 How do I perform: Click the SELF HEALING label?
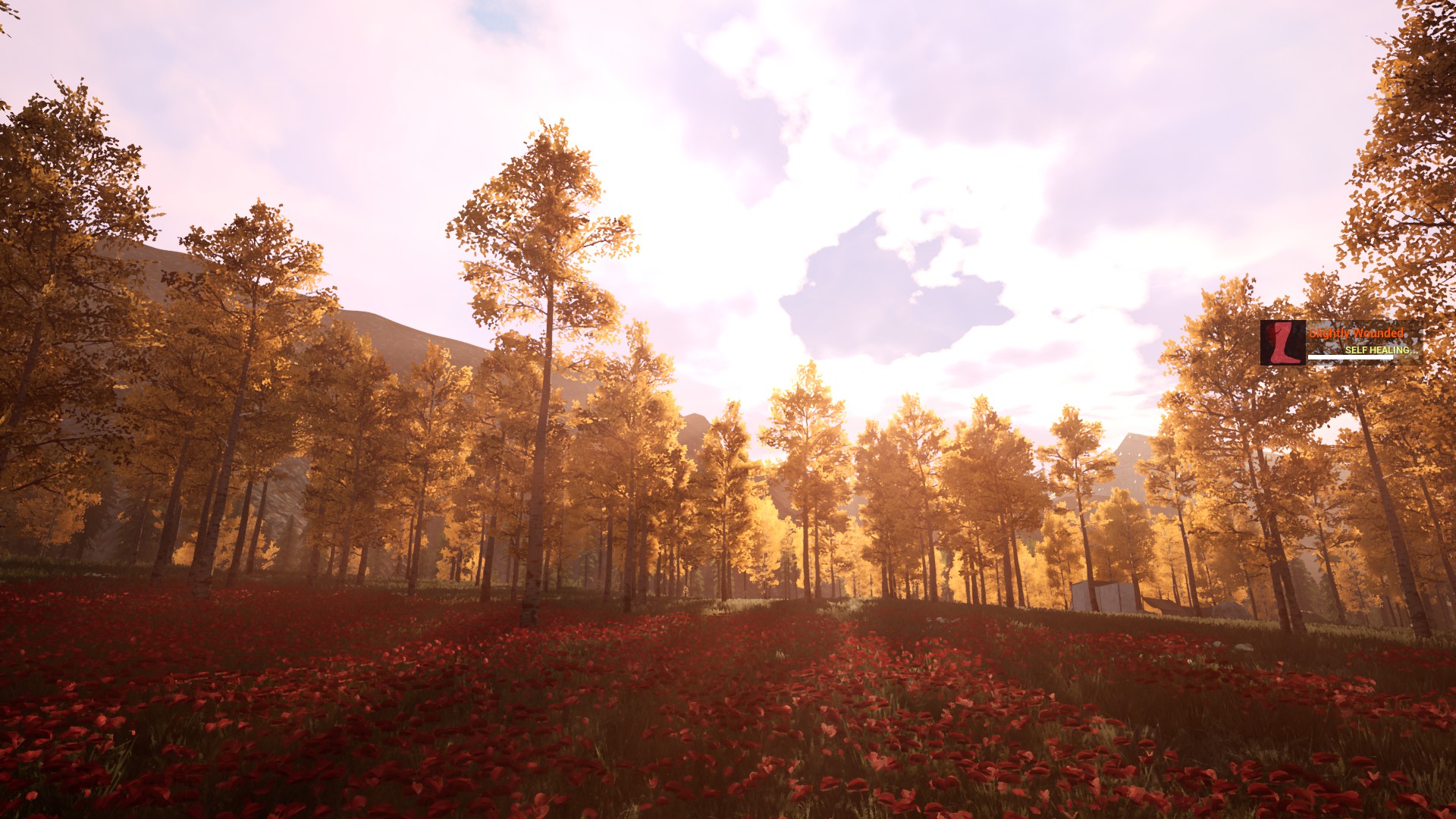point(1382,350)
